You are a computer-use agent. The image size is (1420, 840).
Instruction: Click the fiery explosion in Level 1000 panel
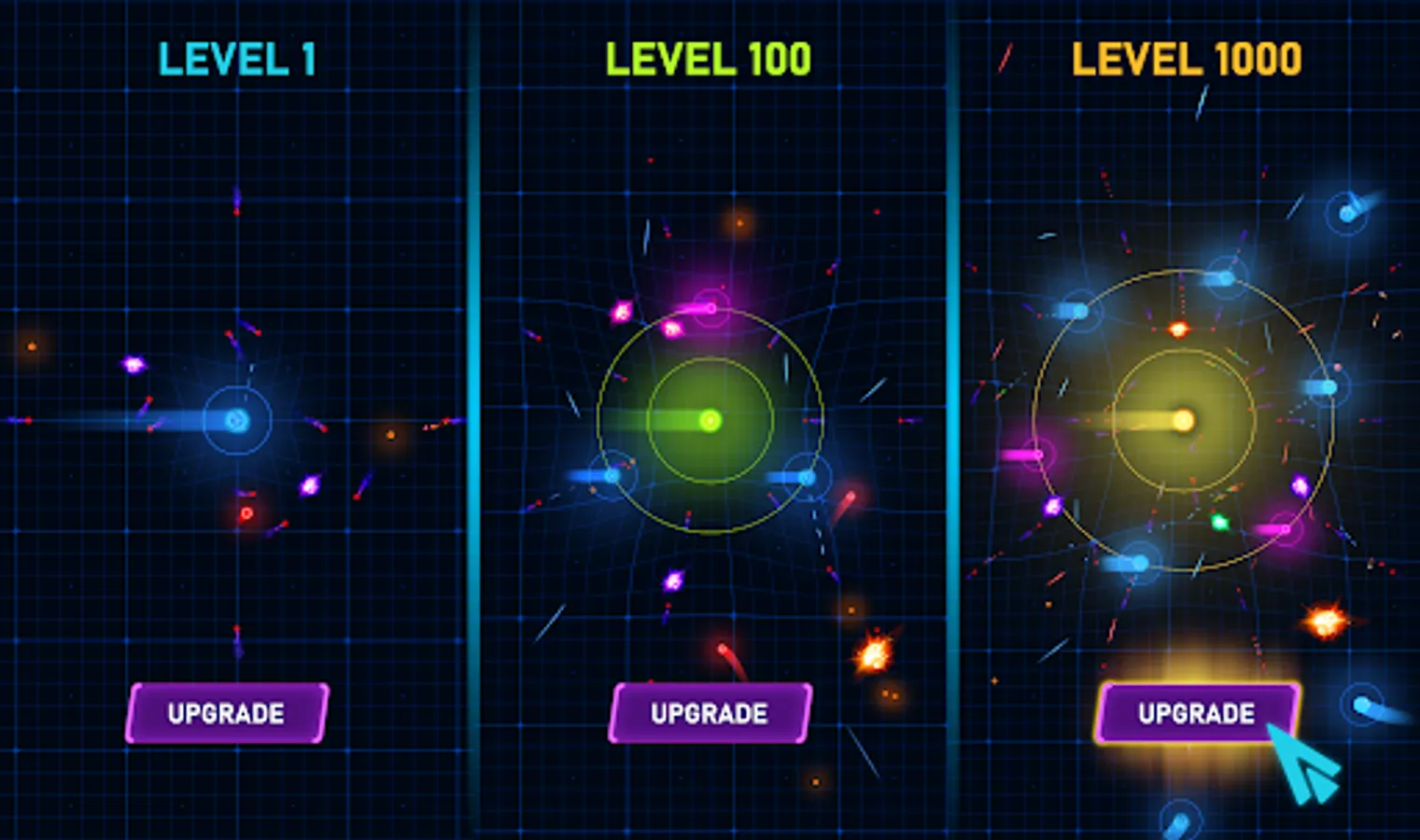click(1326, 621)
